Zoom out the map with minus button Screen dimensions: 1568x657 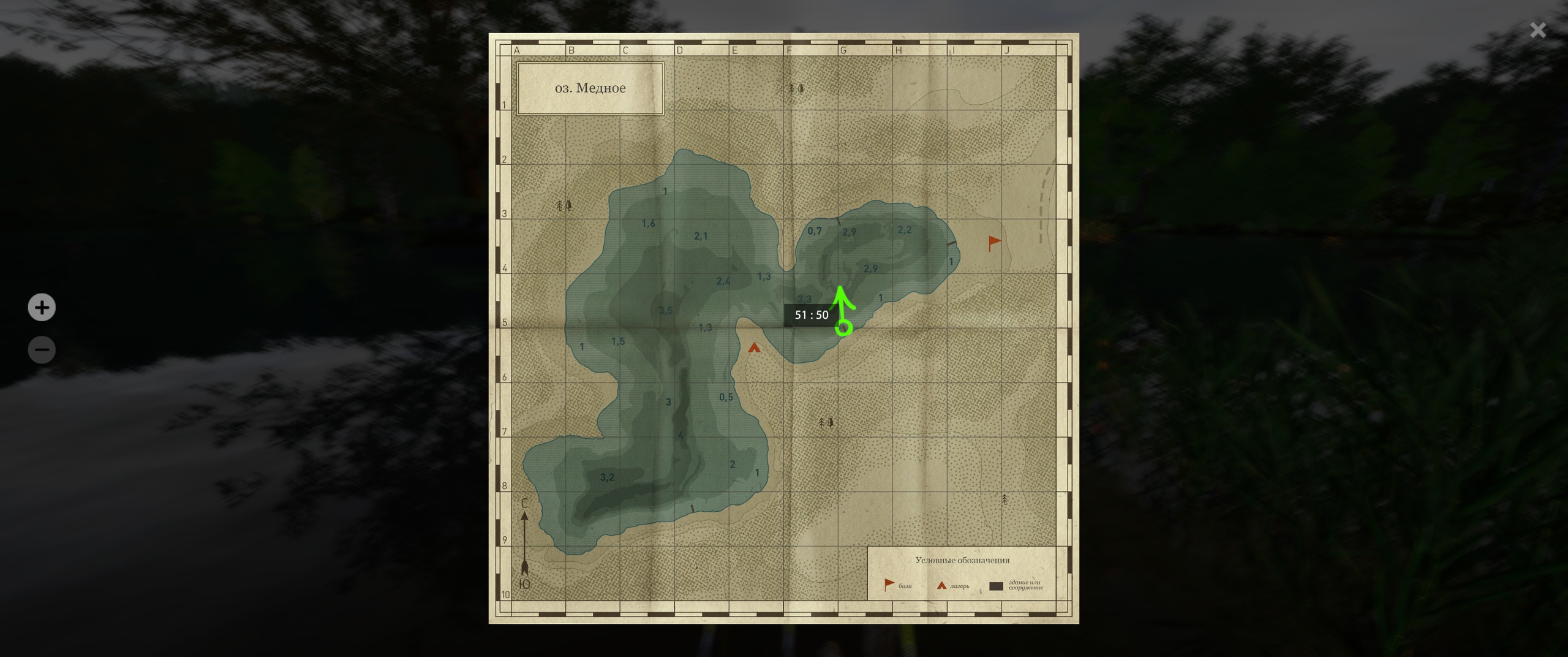(x=42, y=350)
